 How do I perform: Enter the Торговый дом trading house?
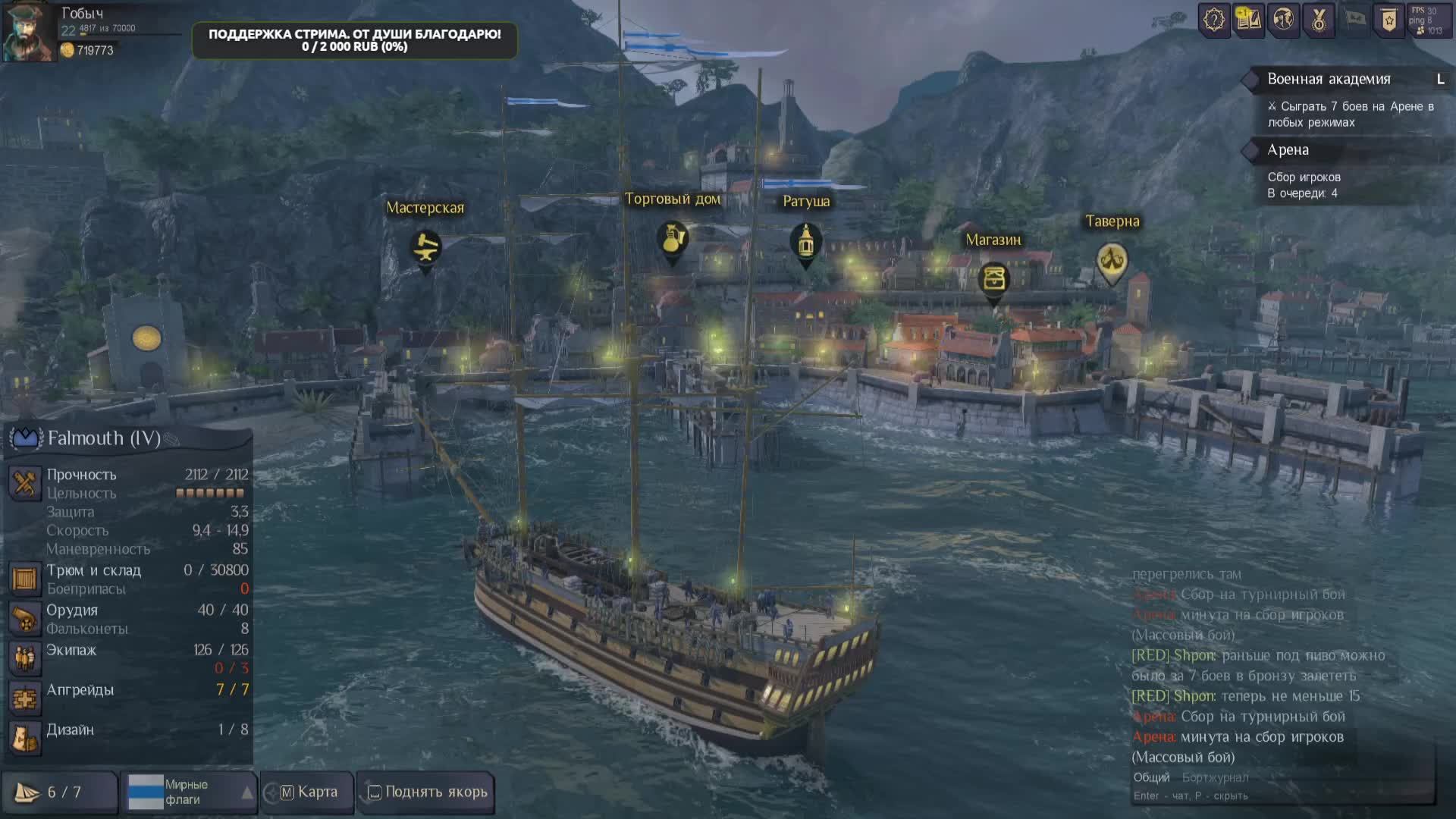(x=672, y=239)
